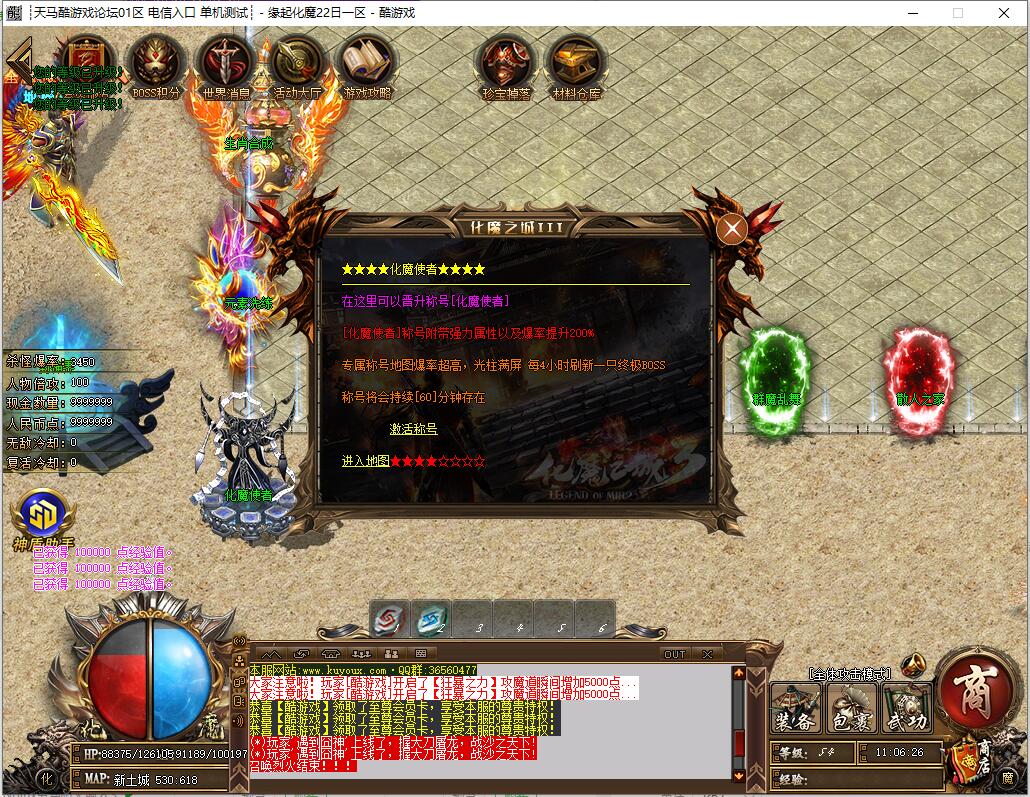Close the game window via title bar X
Viewport: 1030px width, 797px height.
click(x=1005, y=13)
